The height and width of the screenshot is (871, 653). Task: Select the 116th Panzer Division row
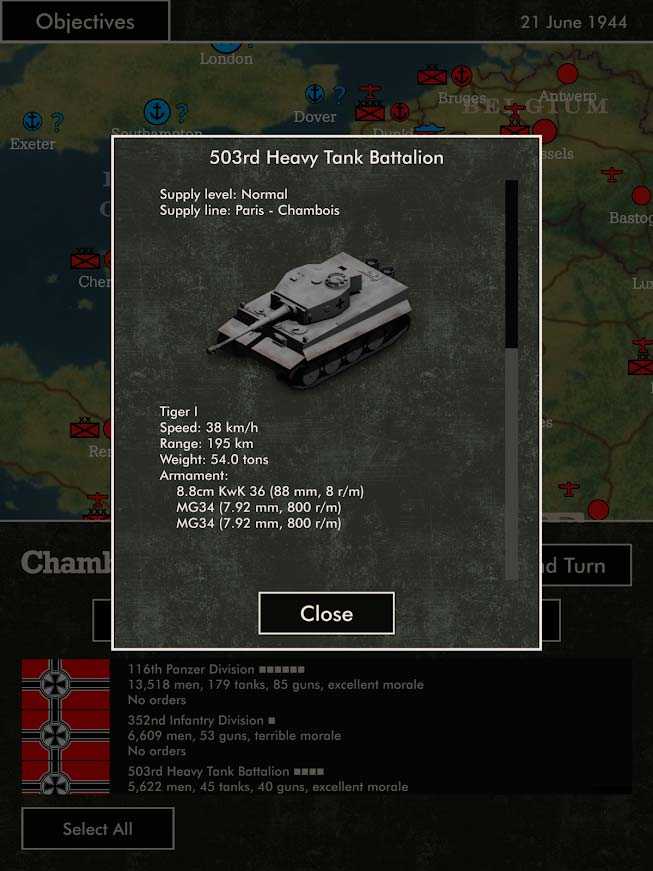(275, 684)
